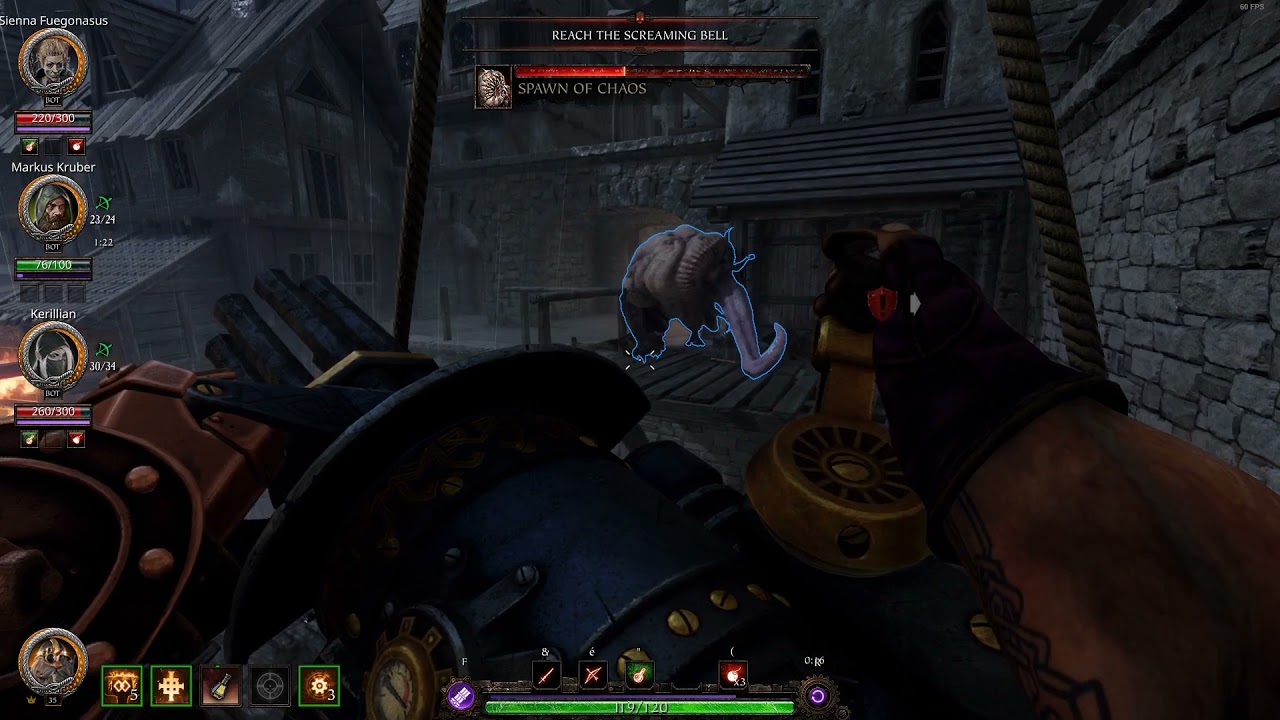The width and height of the screenshot is (1280, 720).
Task: Select the potion bottle buff icon
Action: 220,686
